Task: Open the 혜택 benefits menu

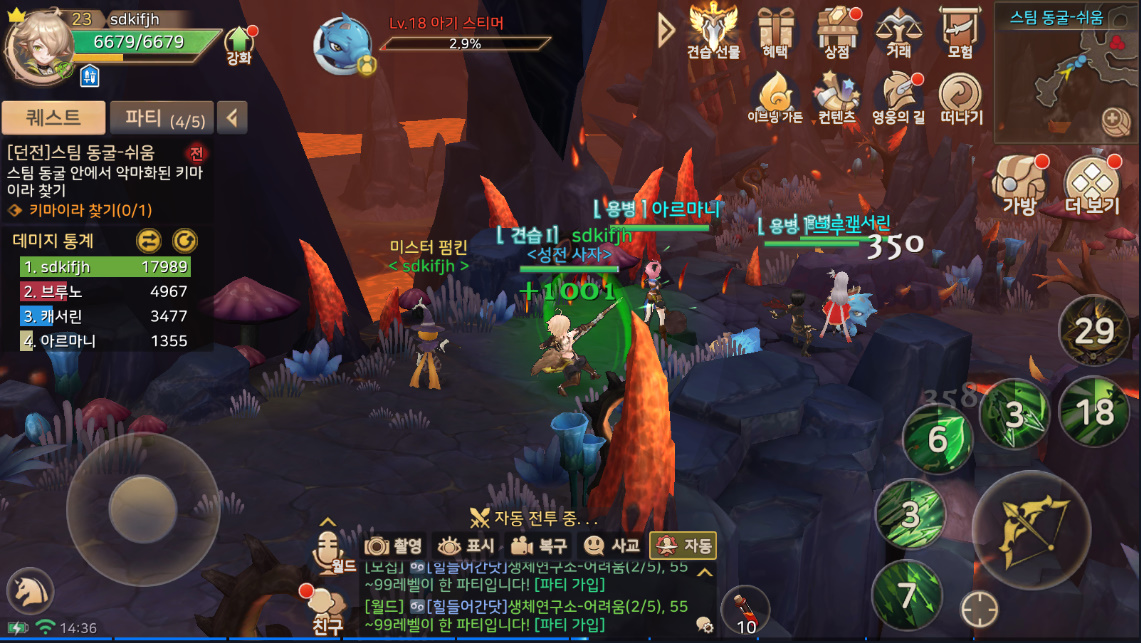Action: 775,31
